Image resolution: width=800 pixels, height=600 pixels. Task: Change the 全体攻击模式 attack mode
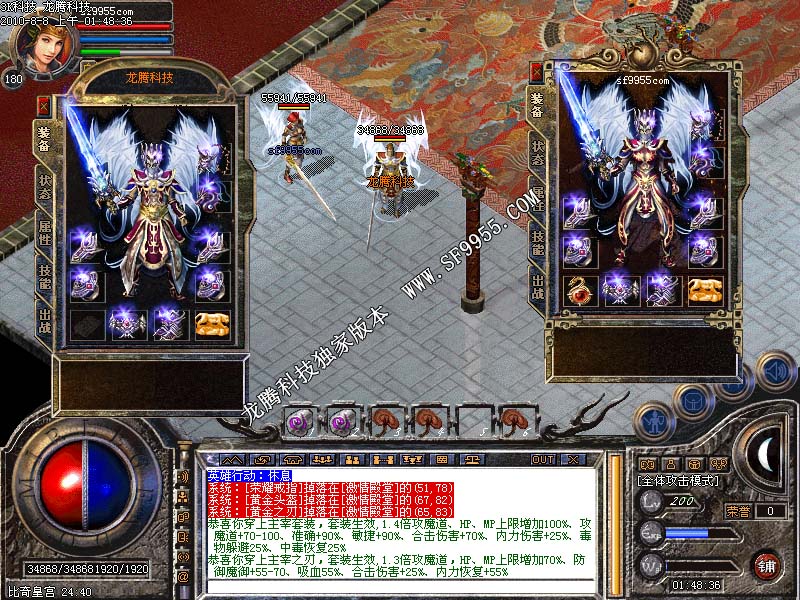[675, 481]
